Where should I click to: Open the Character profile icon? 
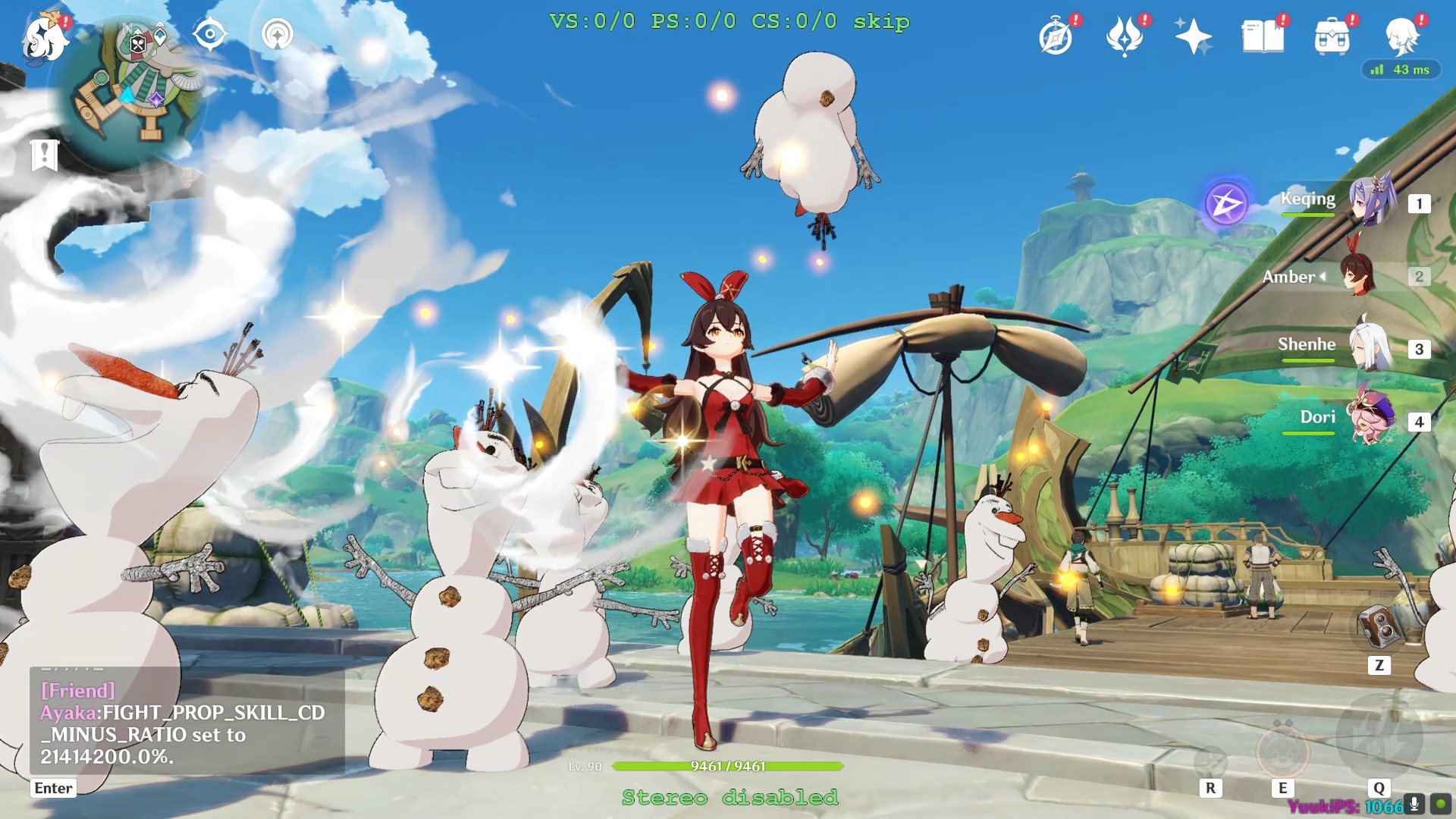click(x=1401, y=36)
